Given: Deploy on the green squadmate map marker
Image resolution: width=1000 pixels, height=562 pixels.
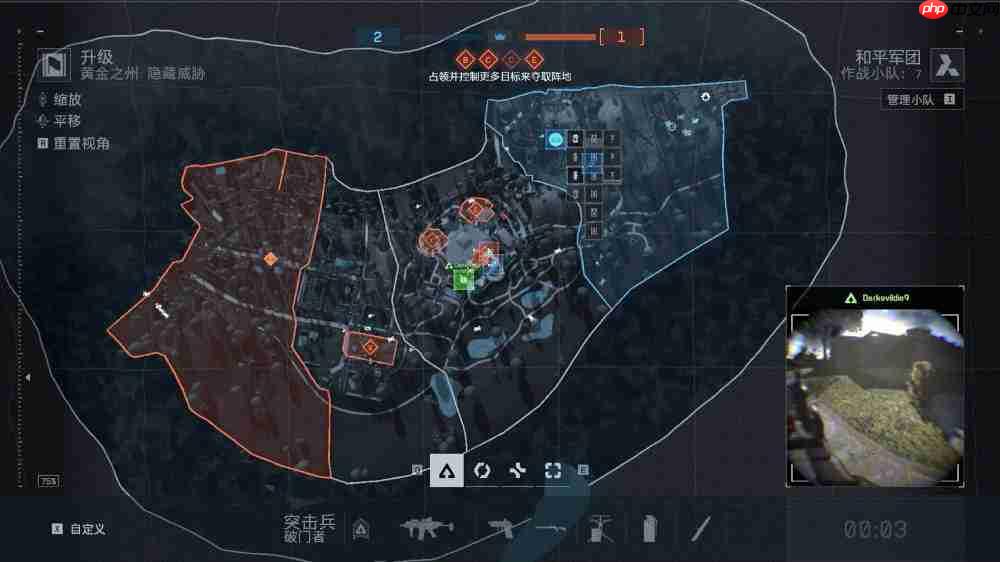Looking at the screenshot, I should pyautogui.click(x=463, y=279).
